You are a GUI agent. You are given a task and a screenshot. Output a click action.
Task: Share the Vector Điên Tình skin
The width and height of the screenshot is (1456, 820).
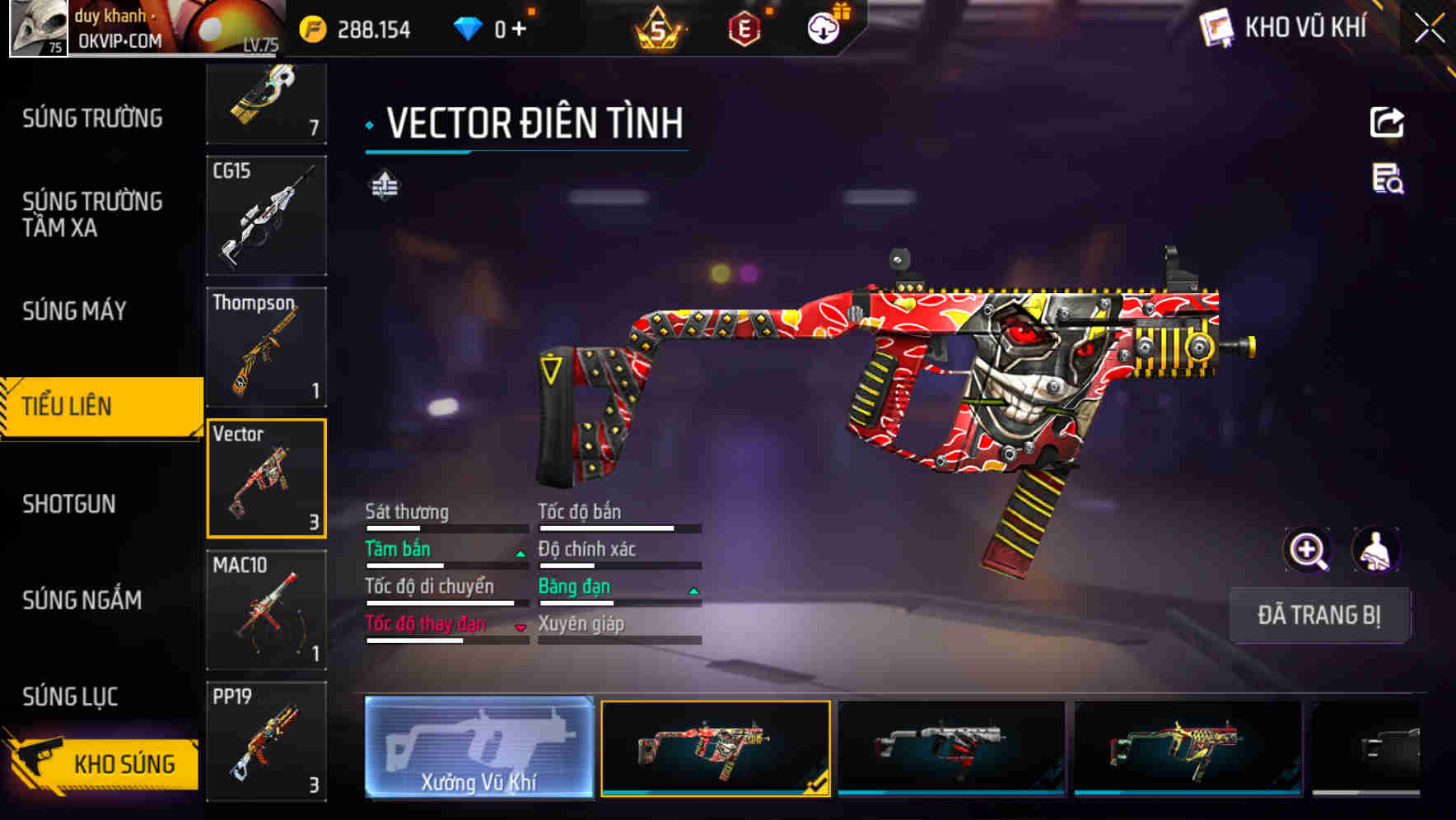pyautogui.click(x=1388, y=122)
